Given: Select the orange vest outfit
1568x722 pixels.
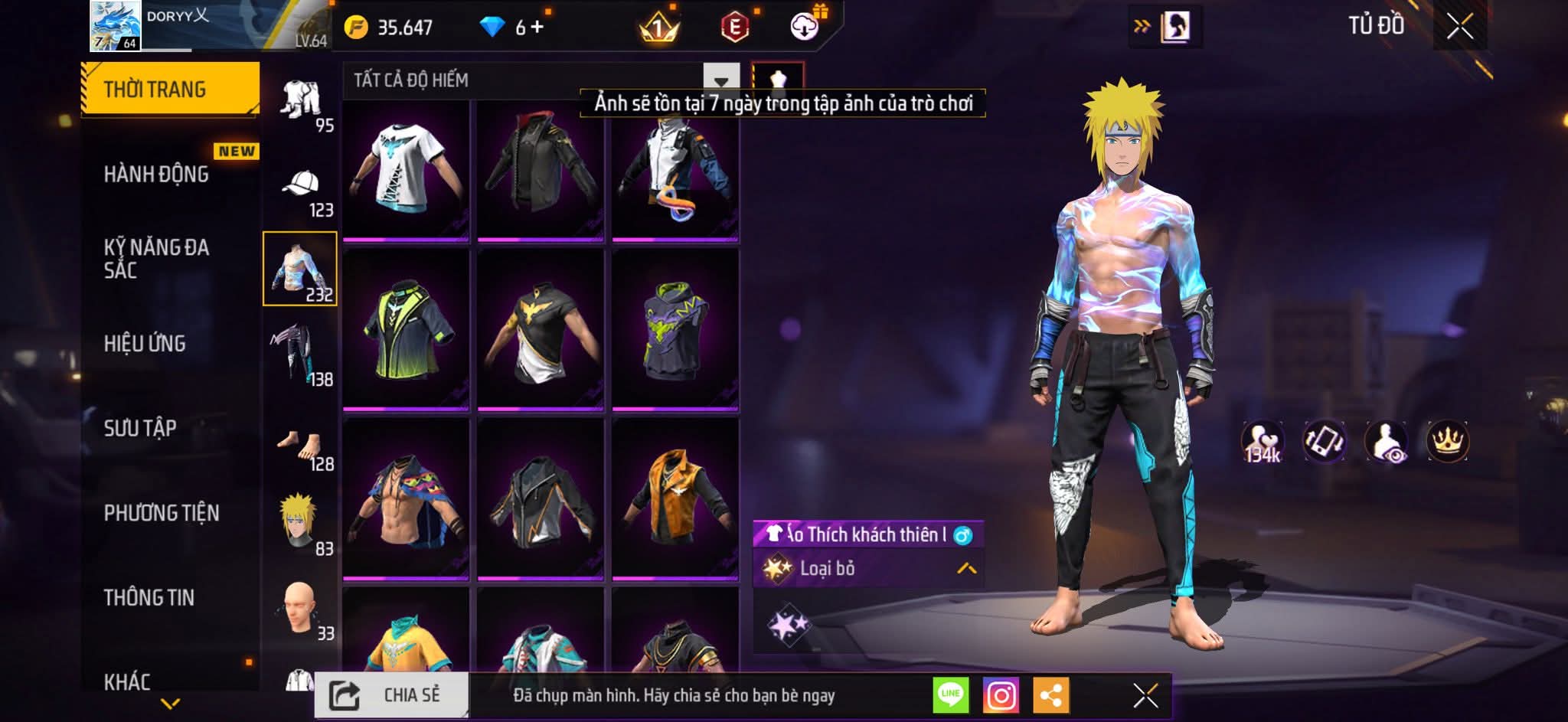Looking at the screenshot, I should tap(675, 498).
